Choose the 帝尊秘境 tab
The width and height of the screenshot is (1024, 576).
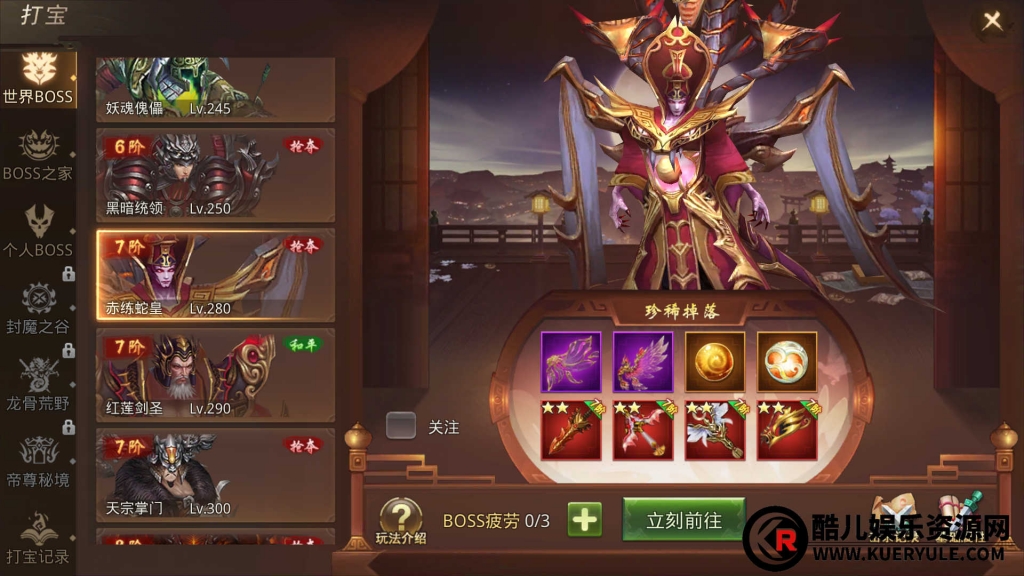(x=38, y=462)
